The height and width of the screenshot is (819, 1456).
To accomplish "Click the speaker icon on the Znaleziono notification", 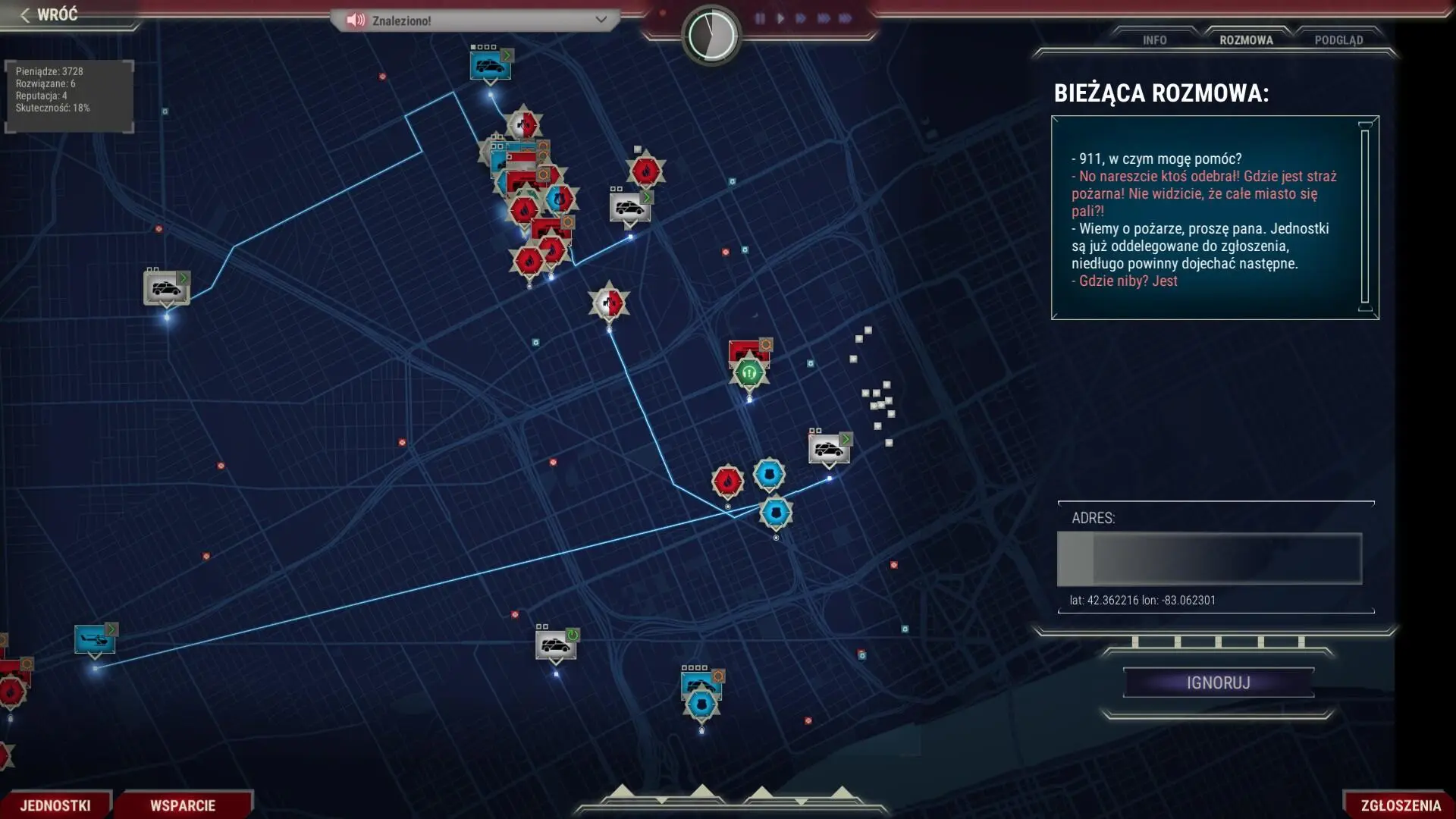I will tap(354, 20).
